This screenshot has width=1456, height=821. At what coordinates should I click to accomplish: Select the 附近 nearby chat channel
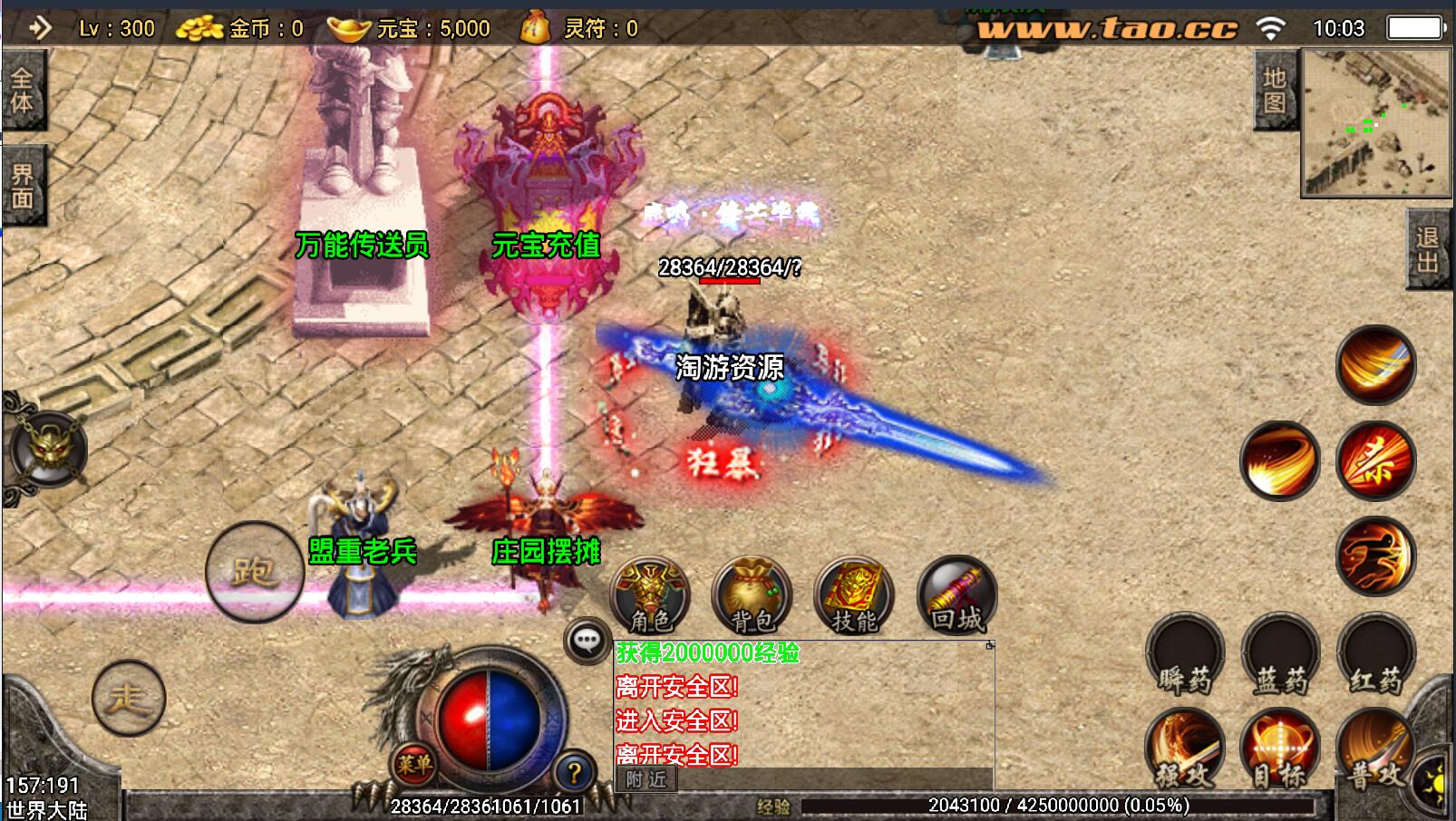coord(645,779)
